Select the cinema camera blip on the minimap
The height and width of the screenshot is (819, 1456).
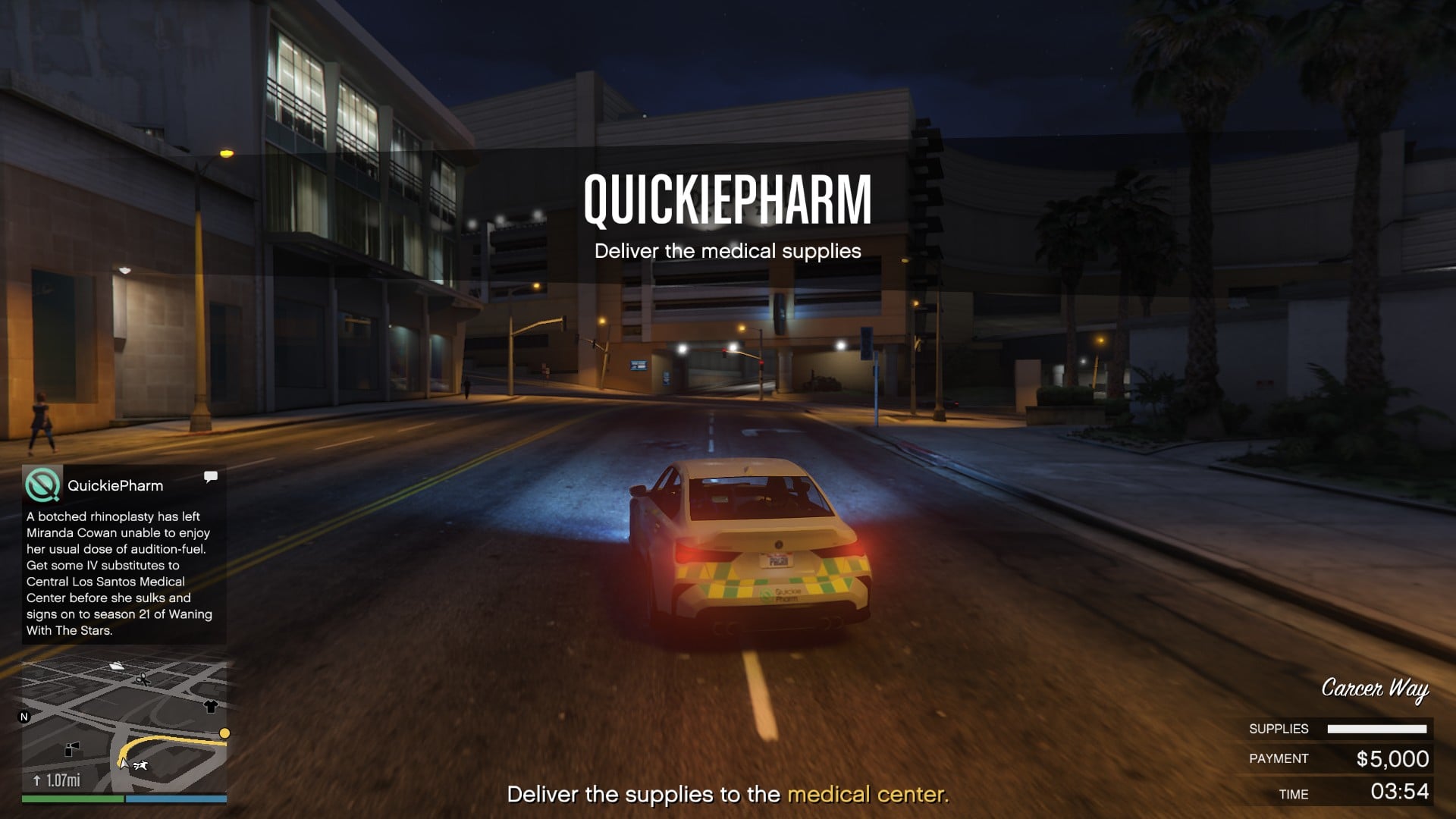73,749
